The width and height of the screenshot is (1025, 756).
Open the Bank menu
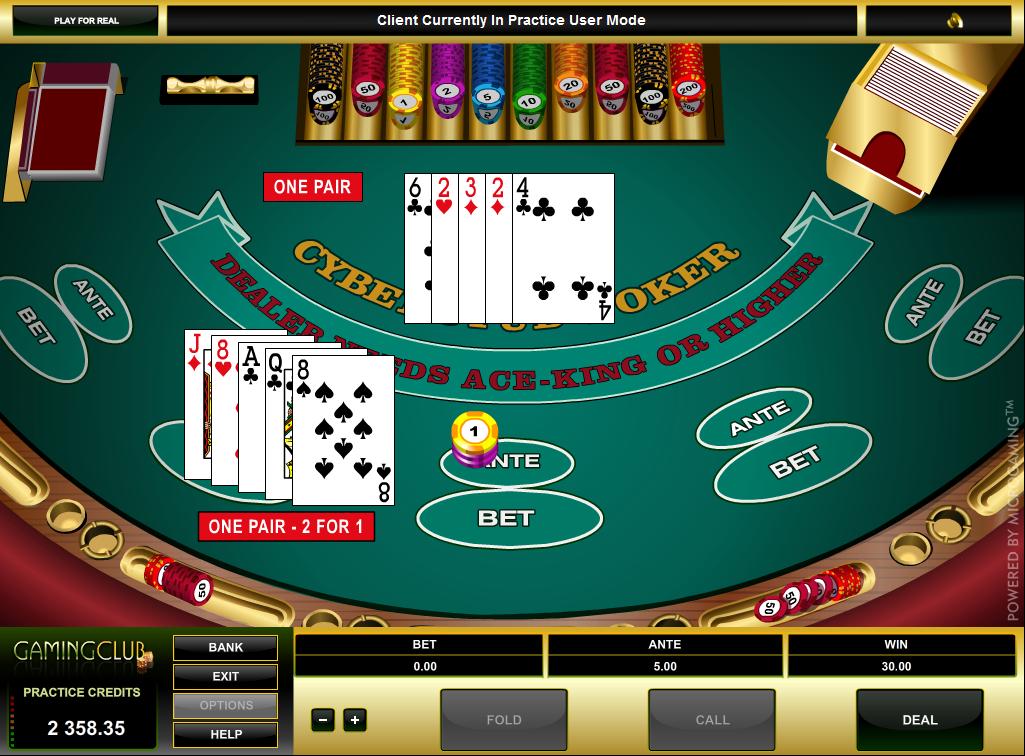pyautogui.click(x=226, y=647)
